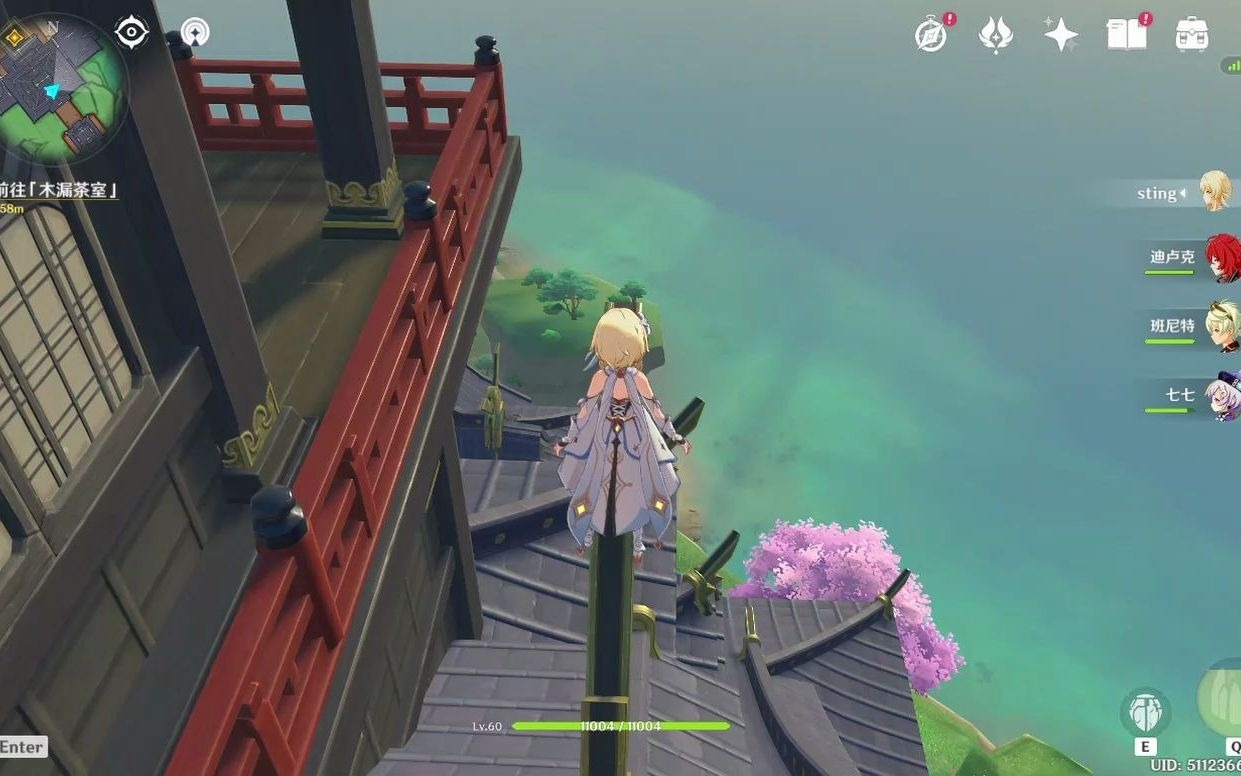Open the Adventurer Handbook book icon
Image resolution: width=1241 pixels, height=776 pixels.
[1126, 35]
